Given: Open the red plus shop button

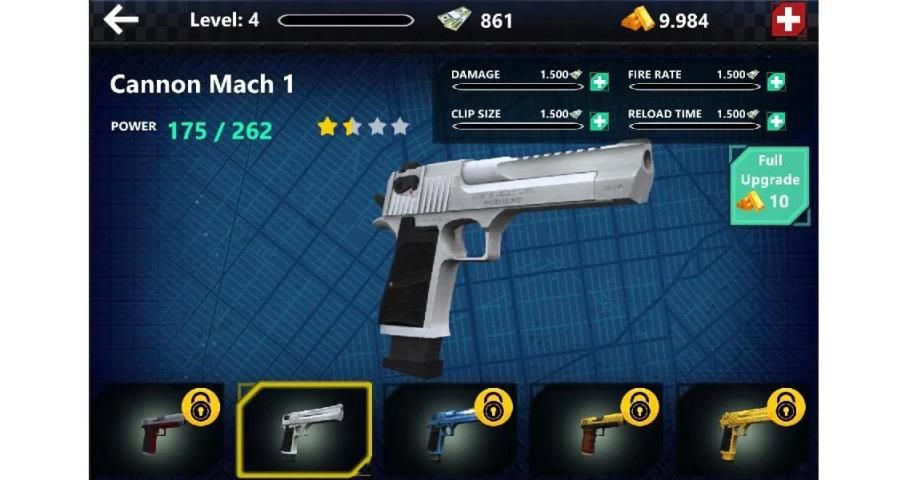Looking at the screenshot, I should pyautogui.click(x=788, y=20).
